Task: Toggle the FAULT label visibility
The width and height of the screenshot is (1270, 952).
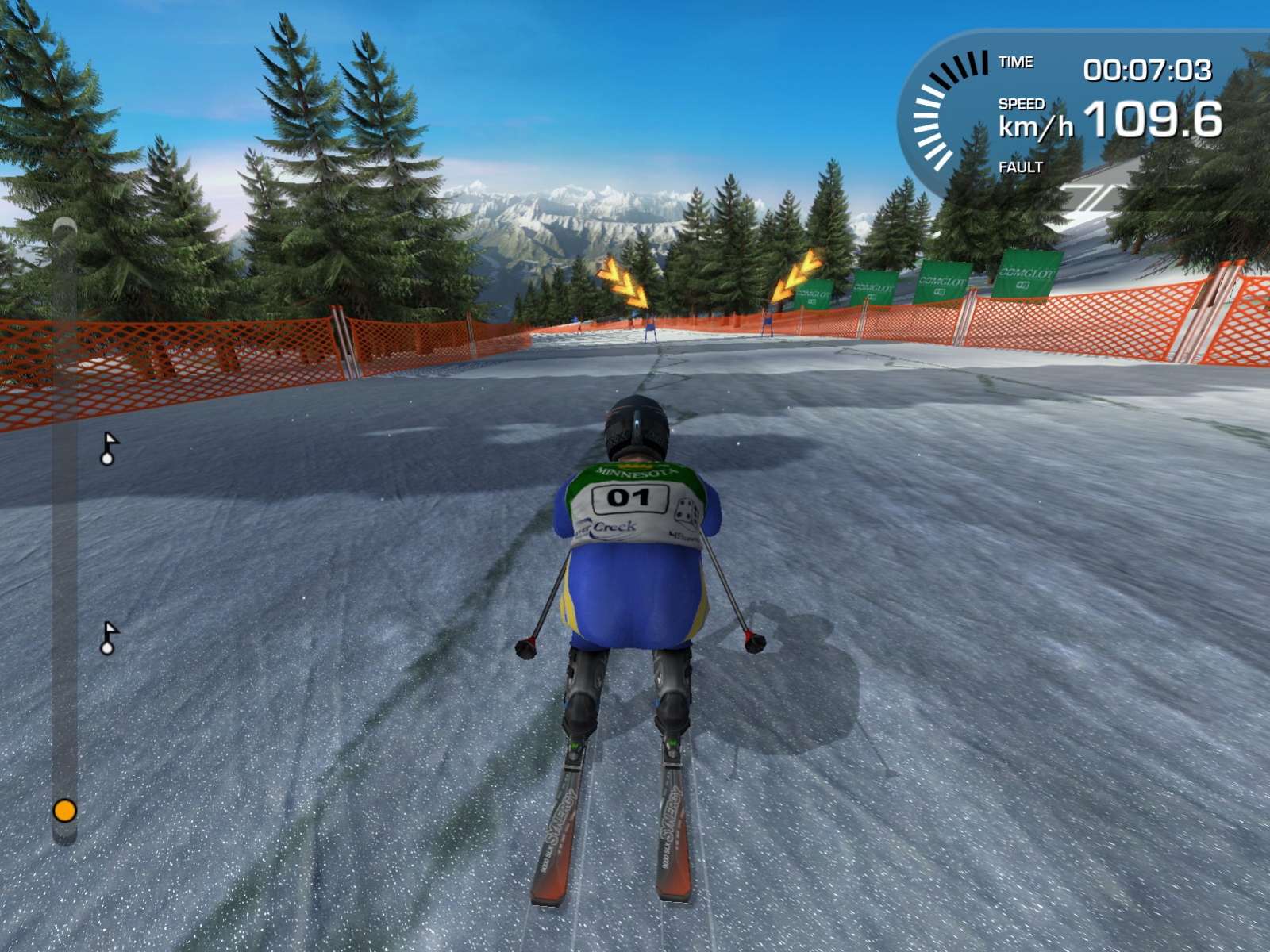Action: pyautogui.click(x=1020, y=168)
